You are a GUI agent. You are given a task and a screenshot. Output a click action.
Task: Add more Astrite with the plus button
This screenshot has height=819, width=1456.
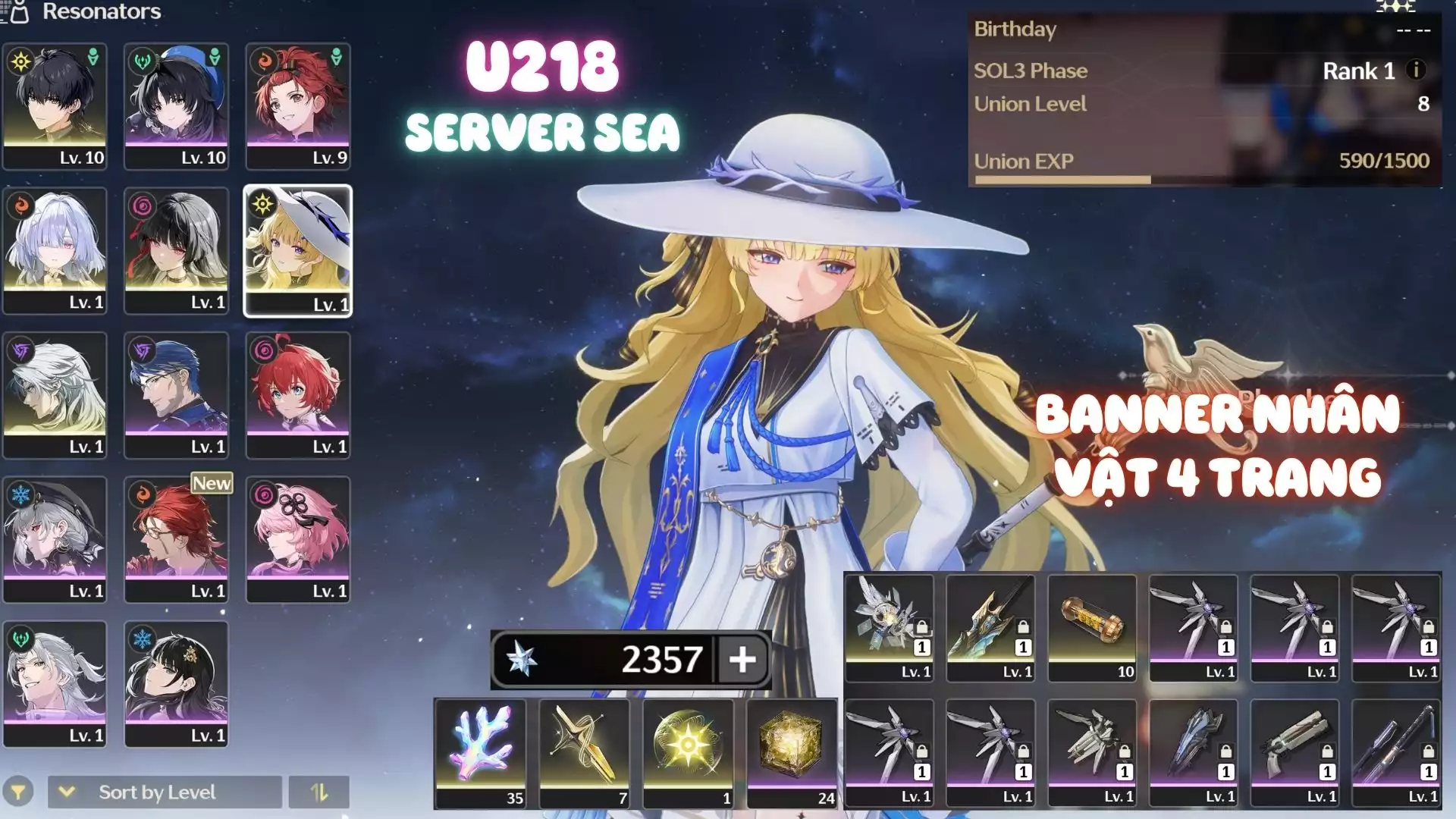[742, 659]
